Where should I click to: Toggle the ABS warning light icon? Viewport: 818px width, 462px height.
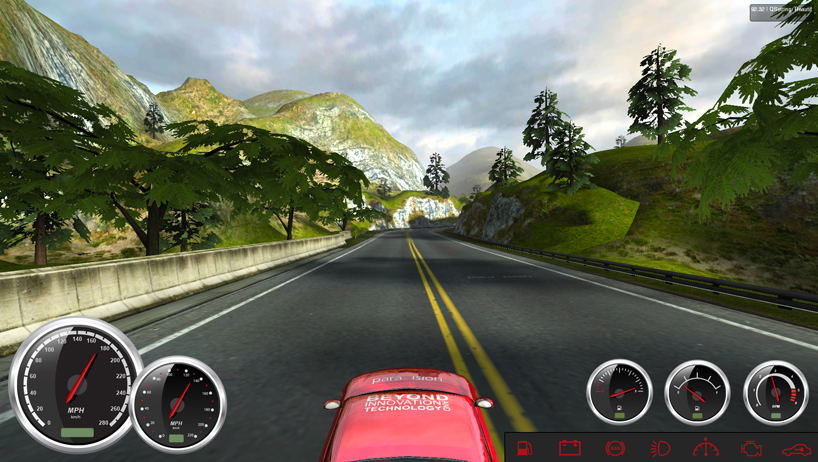615,448
